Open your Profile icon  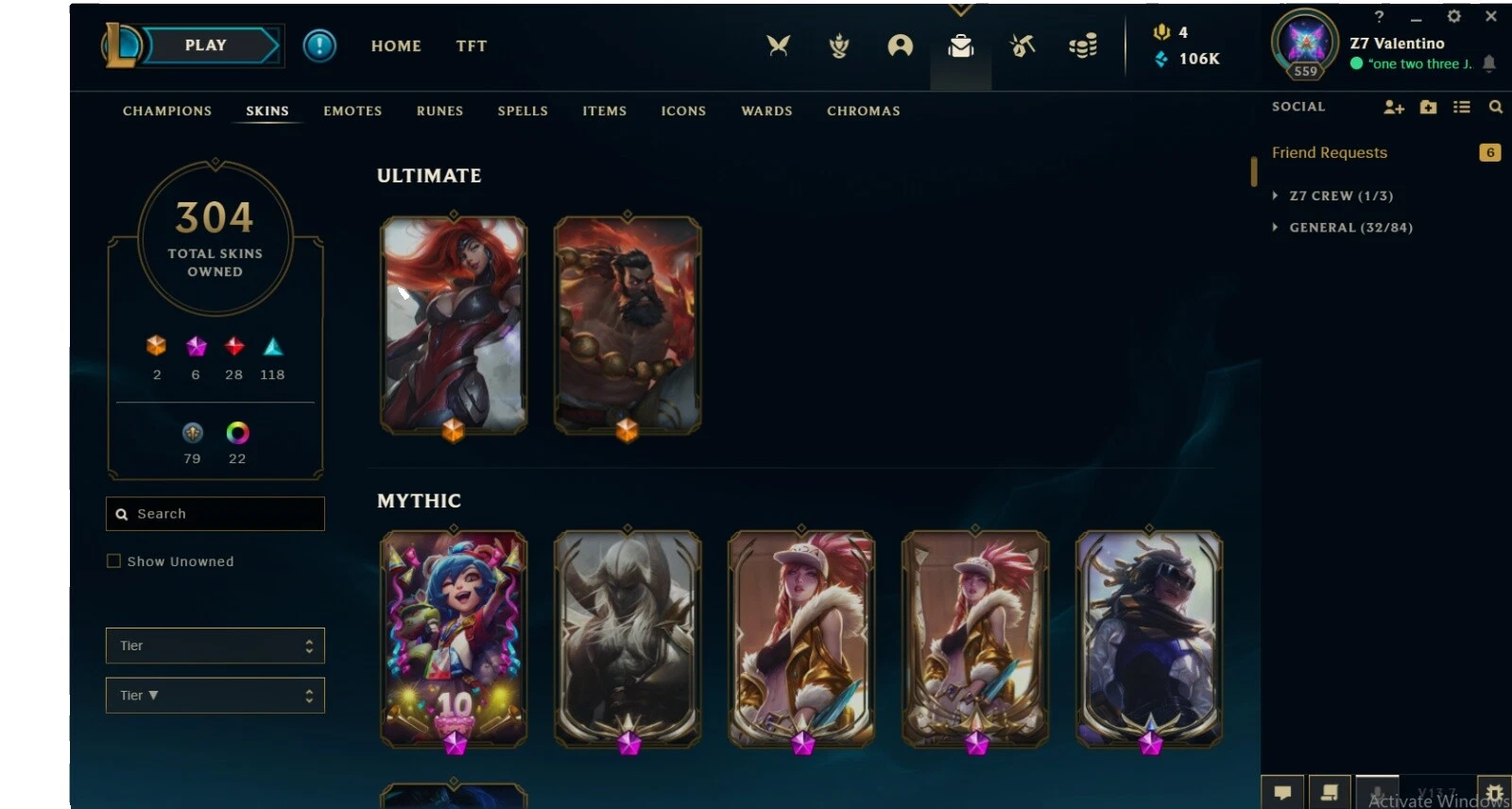pyautogui.click(x=900, y=45)
